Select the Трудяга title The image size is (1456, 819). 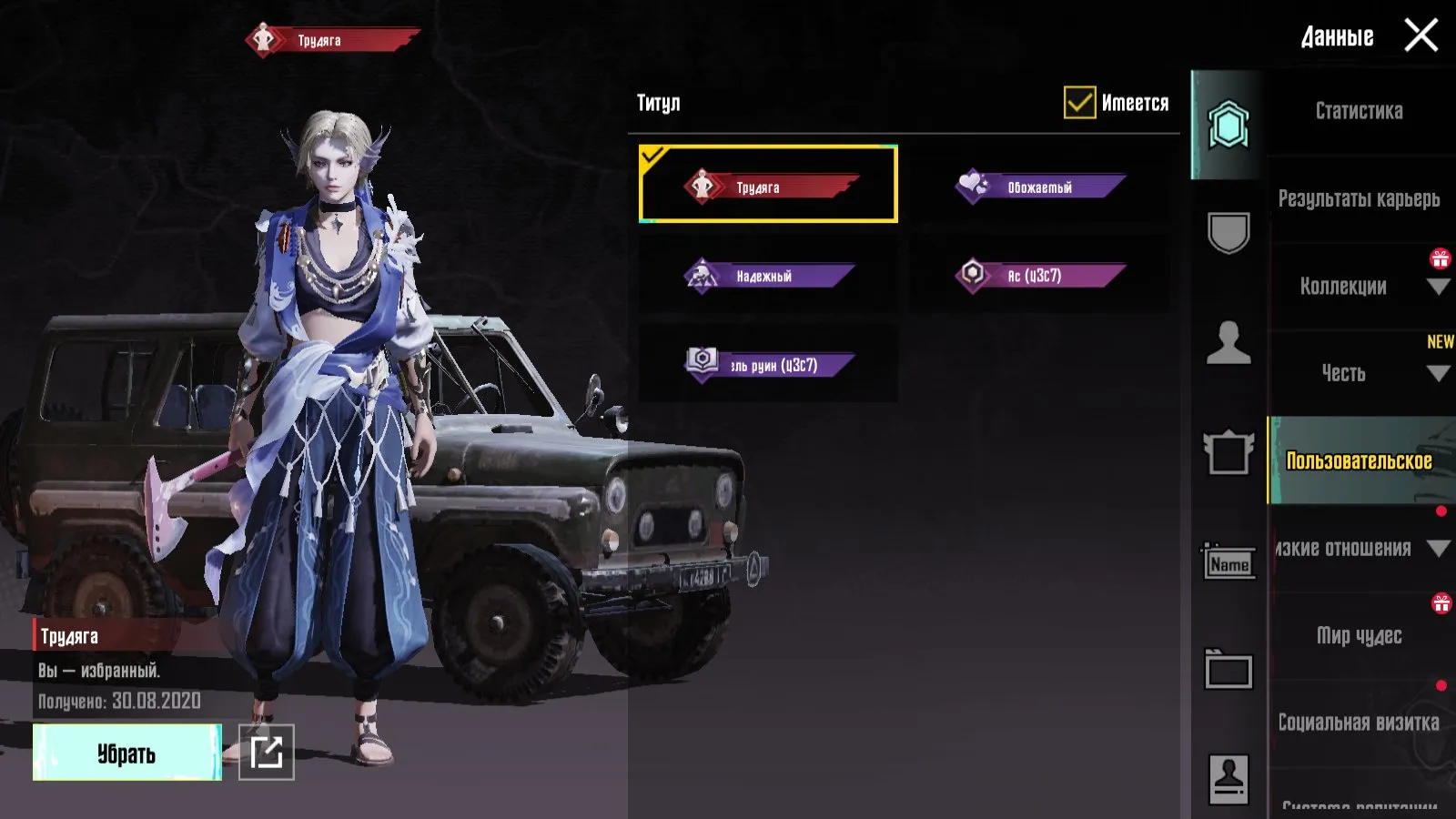coord(768,185)
